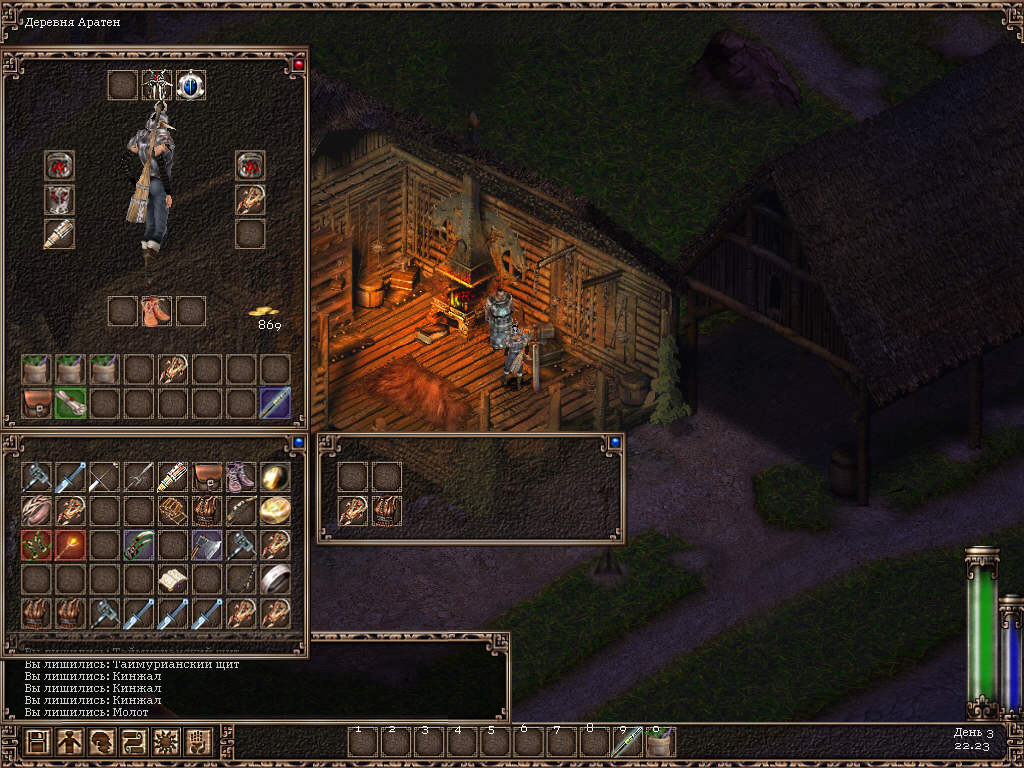
Task: Open the sun icon menu button
Action: pyautogui.click(x=165, y=742)
